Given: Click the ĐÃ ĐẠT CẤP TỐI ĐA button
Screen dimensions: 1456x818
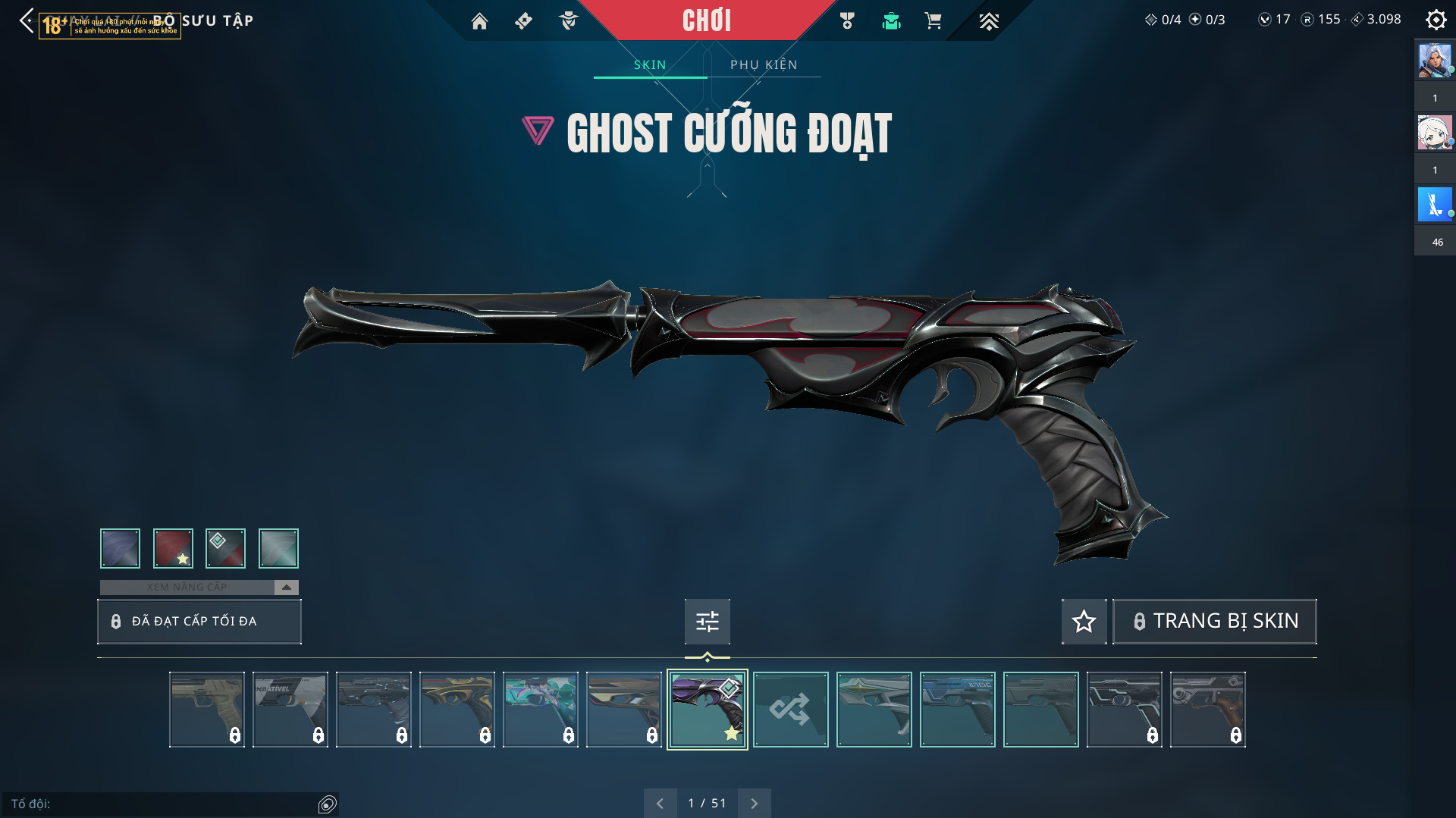Looking at the screenshot, I should pos(199,622).
